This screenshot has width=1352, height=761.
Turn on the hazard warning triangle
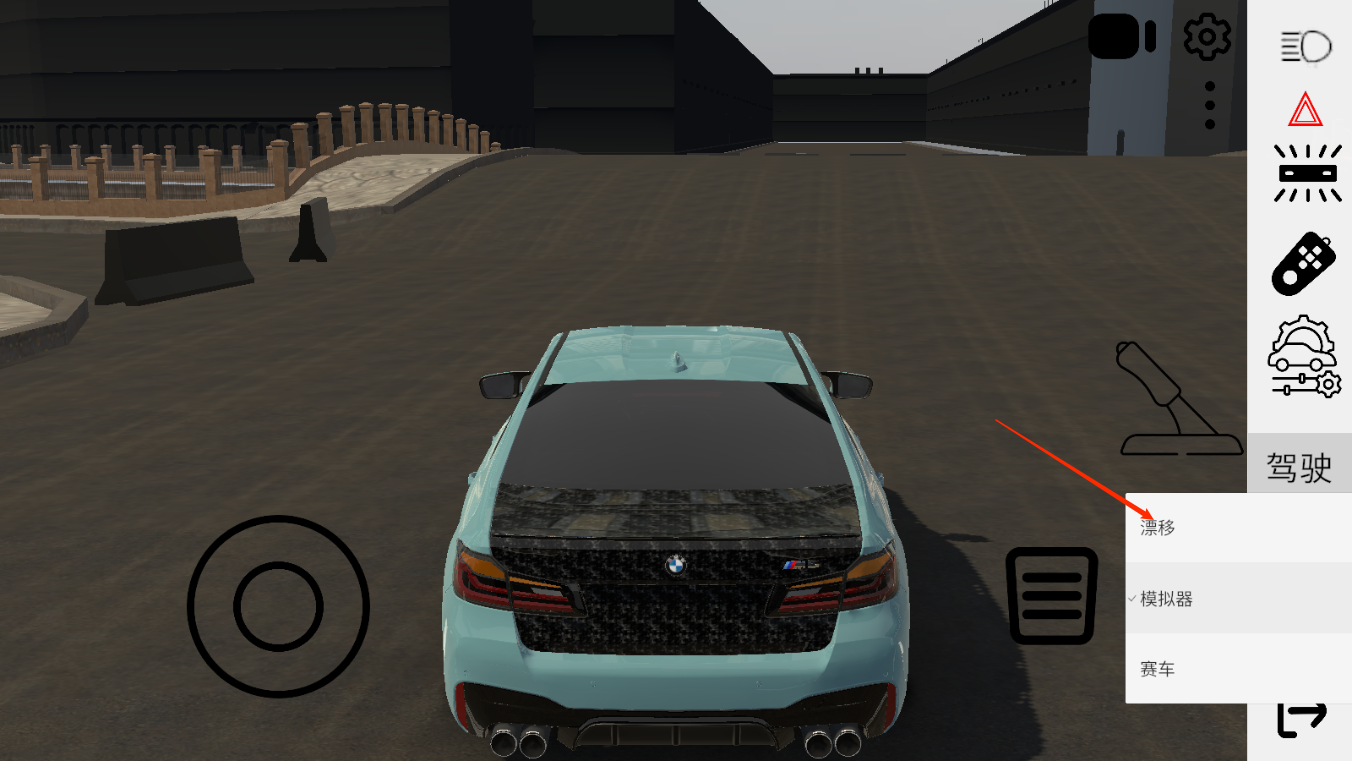[x=1305, y=110]
